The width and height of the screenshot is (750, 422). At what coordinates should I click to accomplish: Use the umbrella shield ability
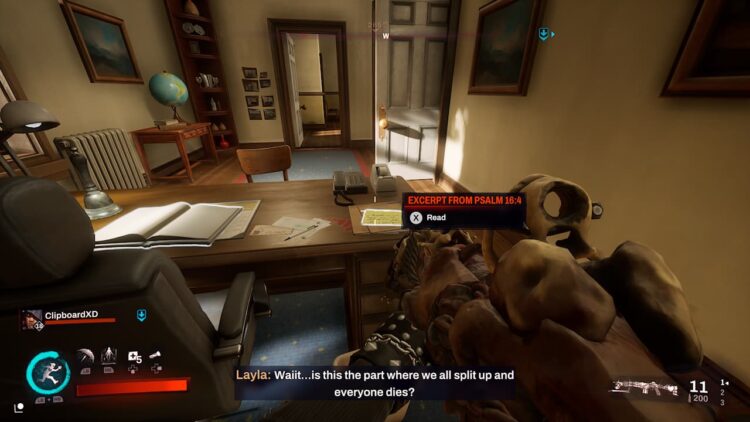coord(86,357)
